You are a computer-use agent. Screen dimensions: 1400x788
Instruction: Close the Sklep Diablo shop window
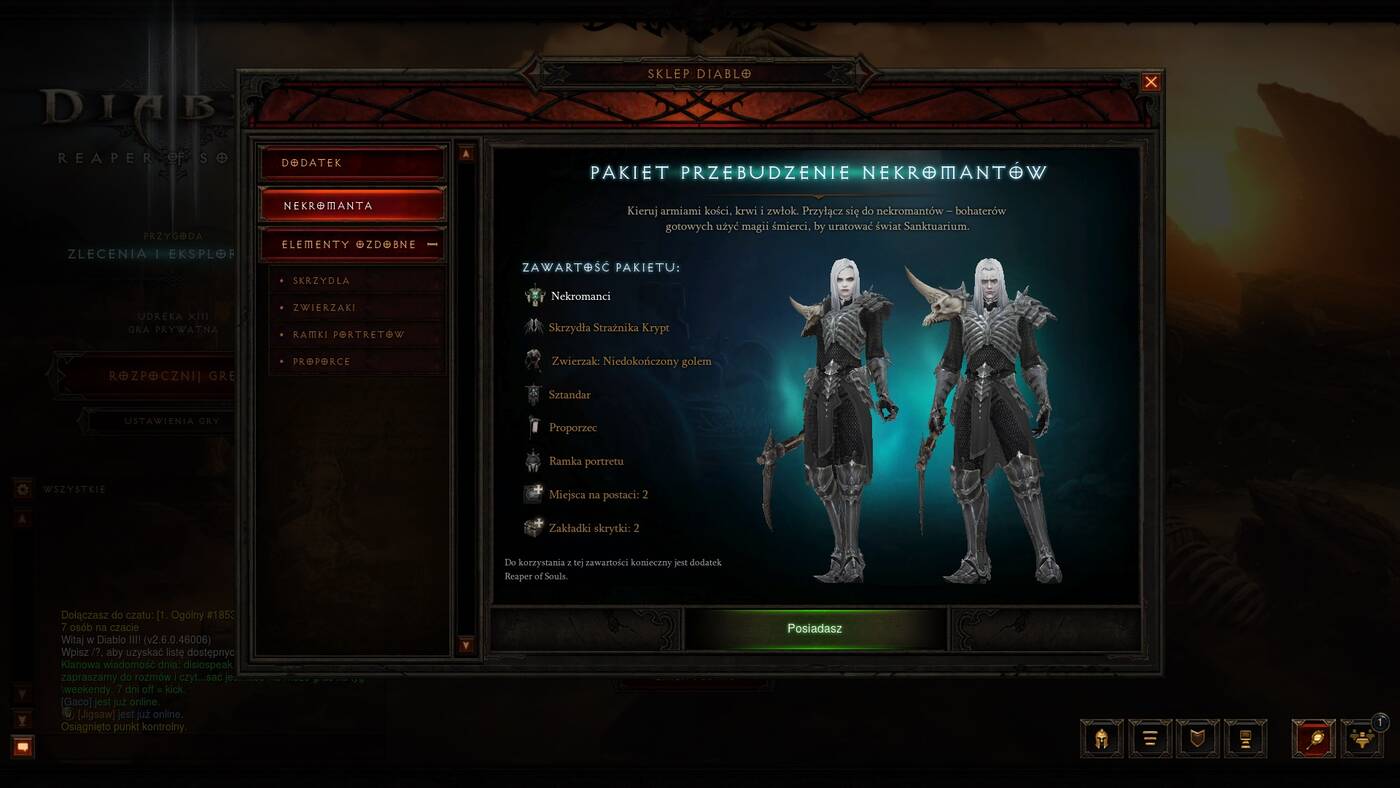tap(1151, 82)
